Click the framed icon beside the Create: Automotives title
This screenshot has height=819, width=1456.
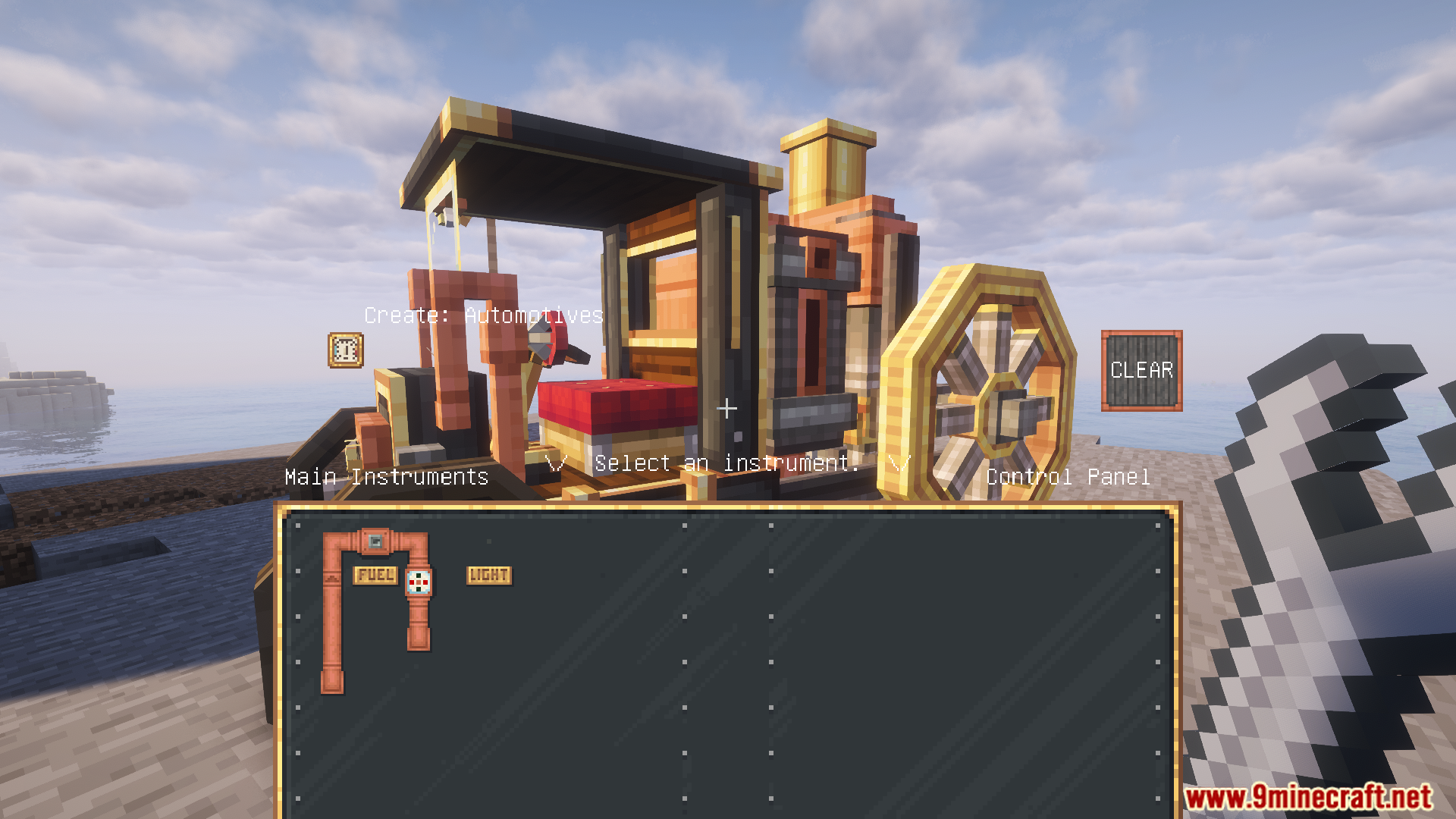[345, 350]
